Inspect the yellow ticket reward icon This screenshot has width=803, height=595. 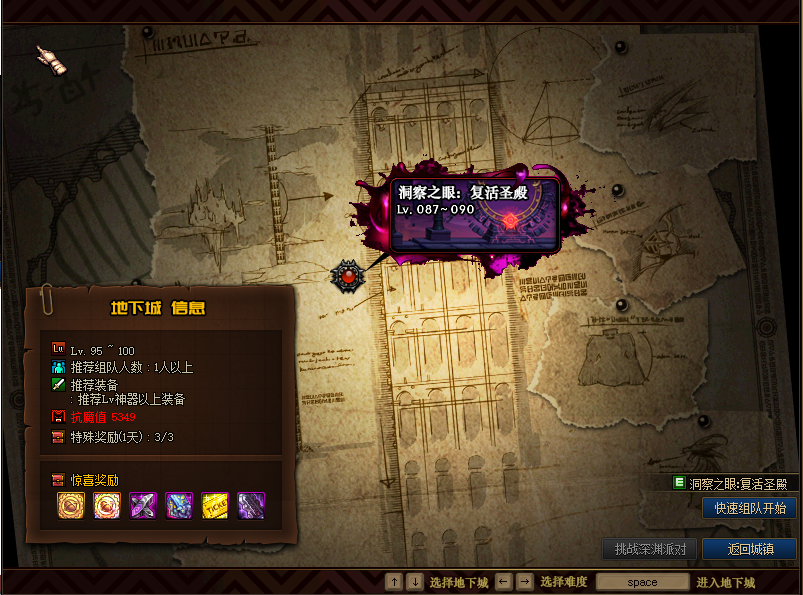(215, 506)
